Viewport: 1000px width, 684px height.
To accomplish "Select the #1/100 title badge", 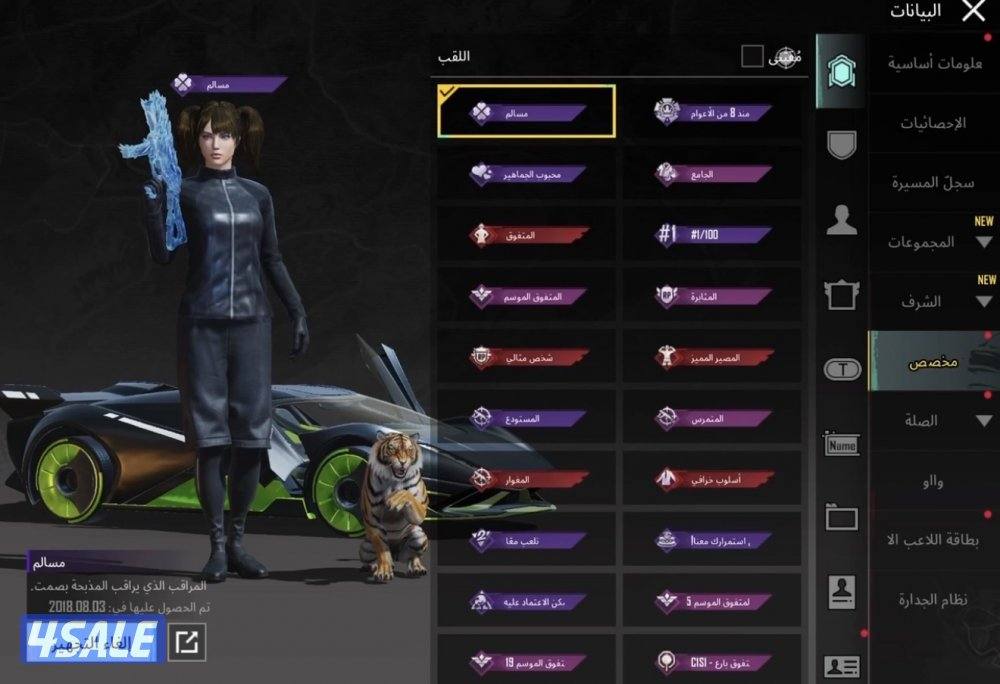I will coord(712,234).
